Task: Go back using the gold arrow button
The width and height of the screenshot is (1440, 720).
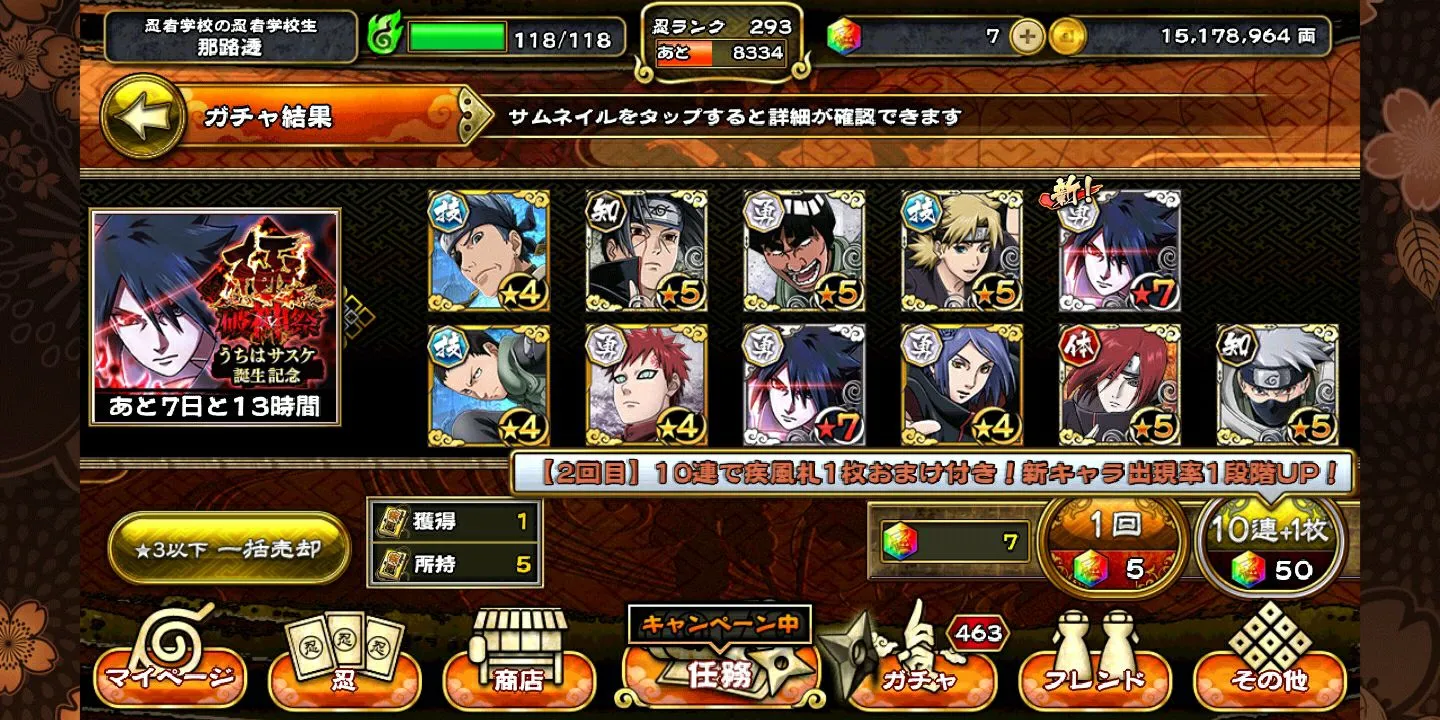Action: tap(144, 116)
